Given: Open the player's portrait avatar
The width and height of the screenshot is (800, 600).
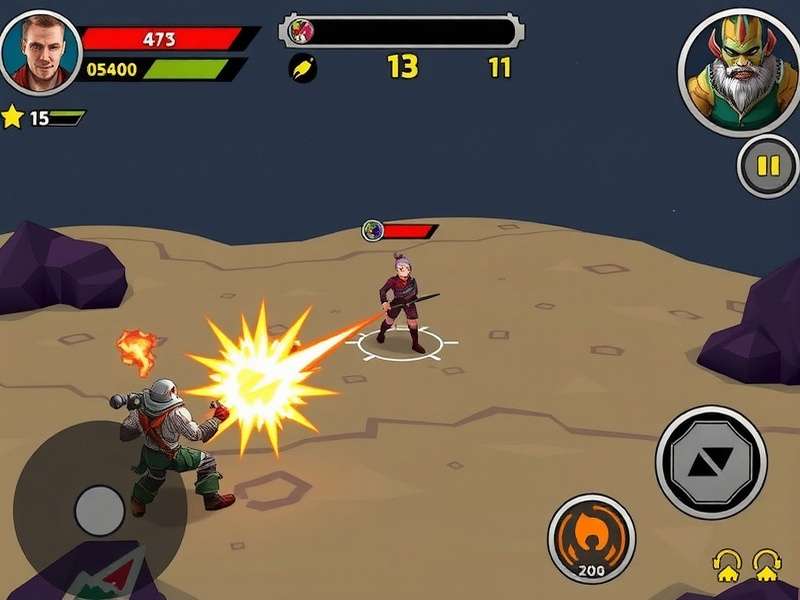Looking at the screenshot, I should pyautogui.click(x=40, y=52).
